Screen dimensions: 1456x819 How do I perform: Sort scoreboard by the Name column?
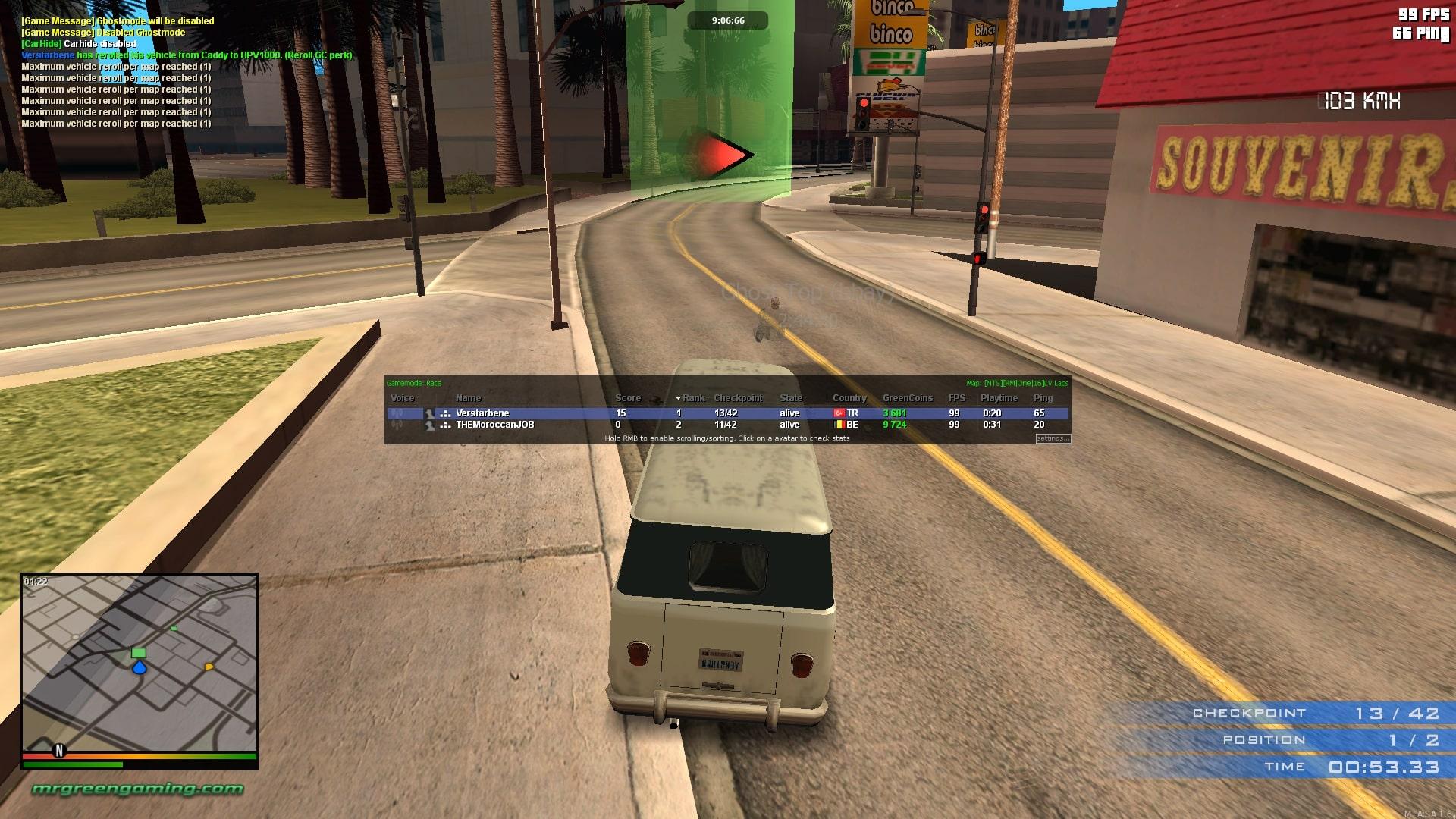pyautogui.click(x=468, y=398)
